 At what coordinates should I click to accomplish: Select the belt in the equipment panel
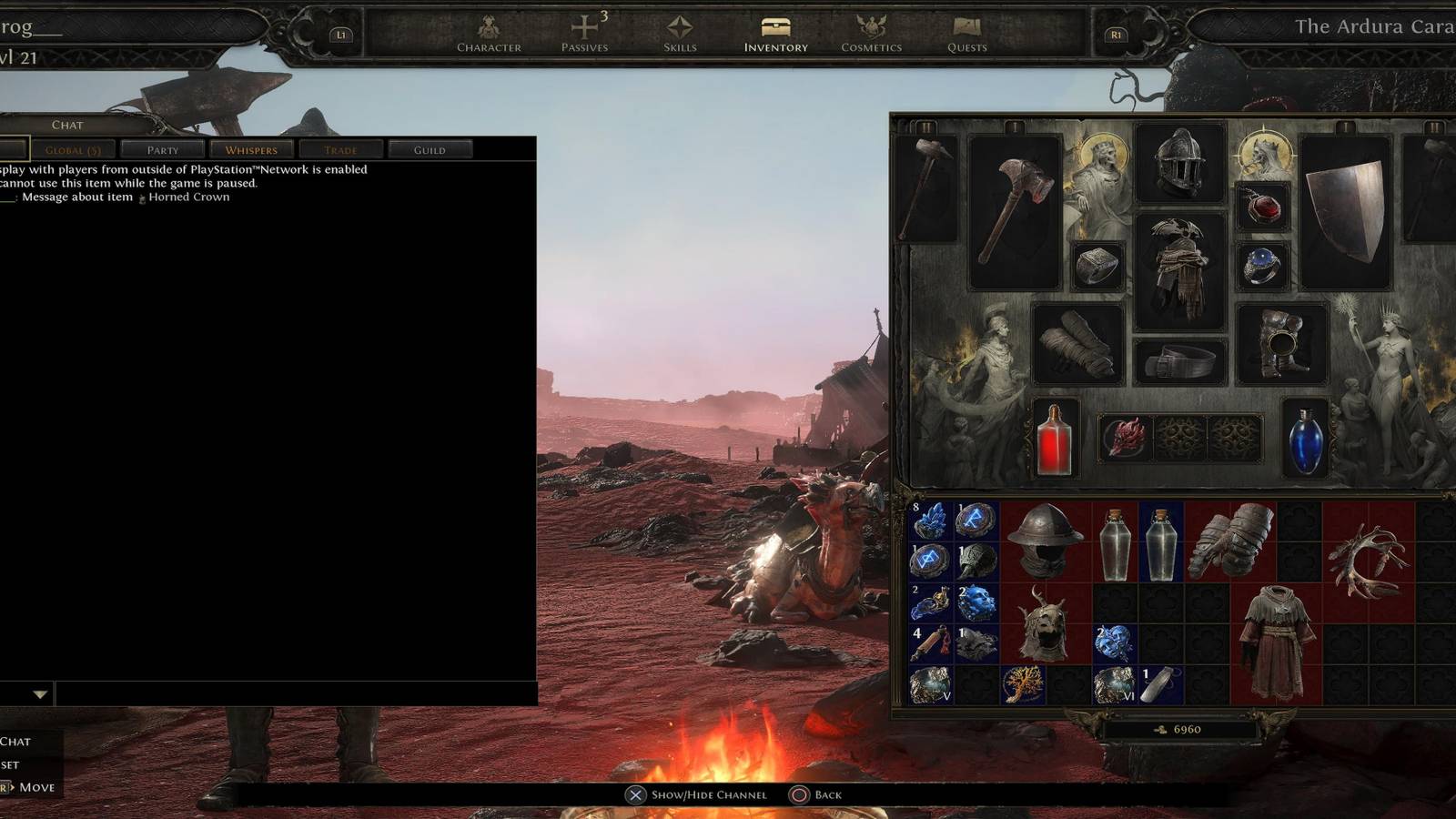(1181, 359)
